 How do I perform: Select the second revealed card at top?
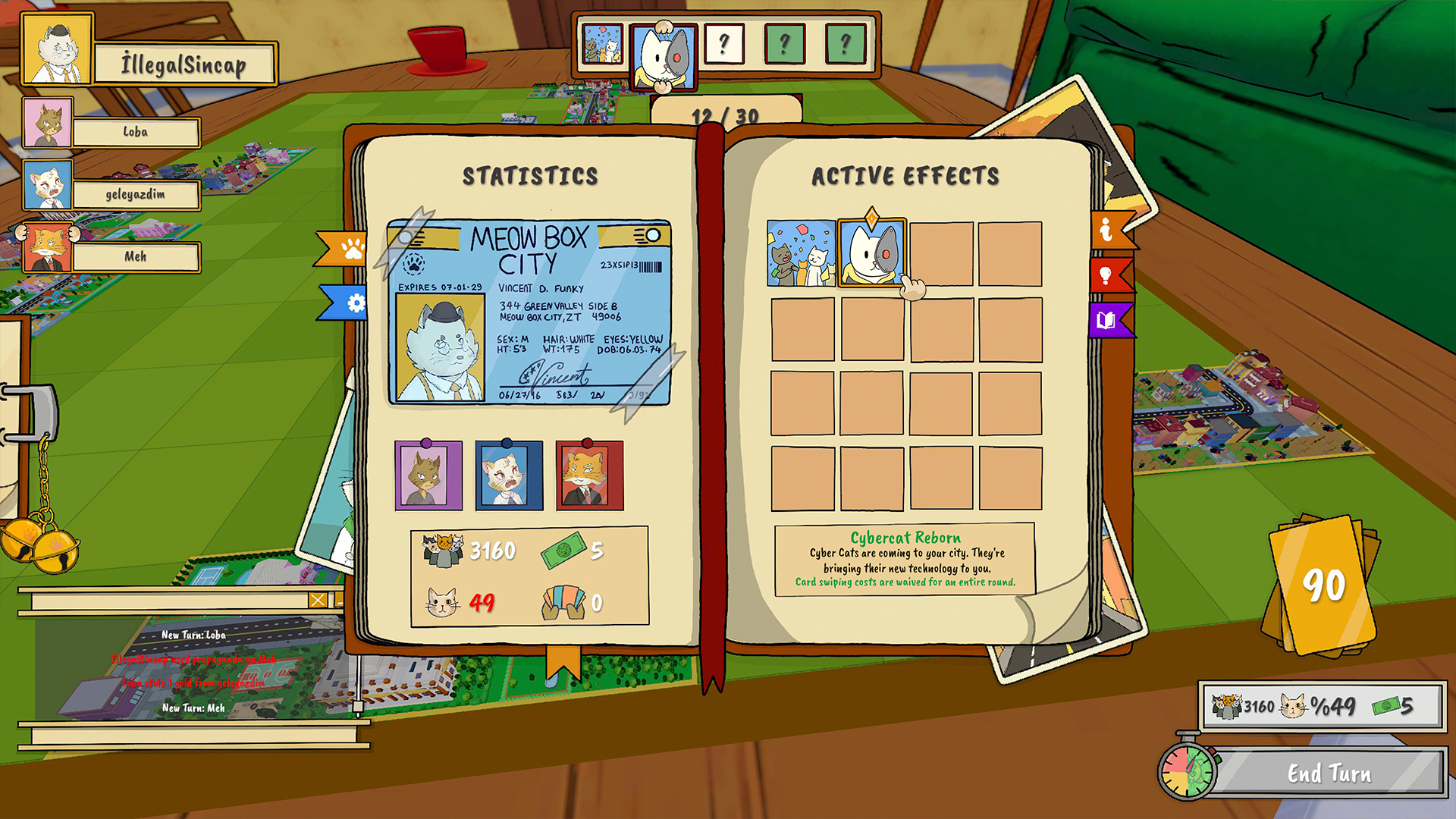[664, 52]
